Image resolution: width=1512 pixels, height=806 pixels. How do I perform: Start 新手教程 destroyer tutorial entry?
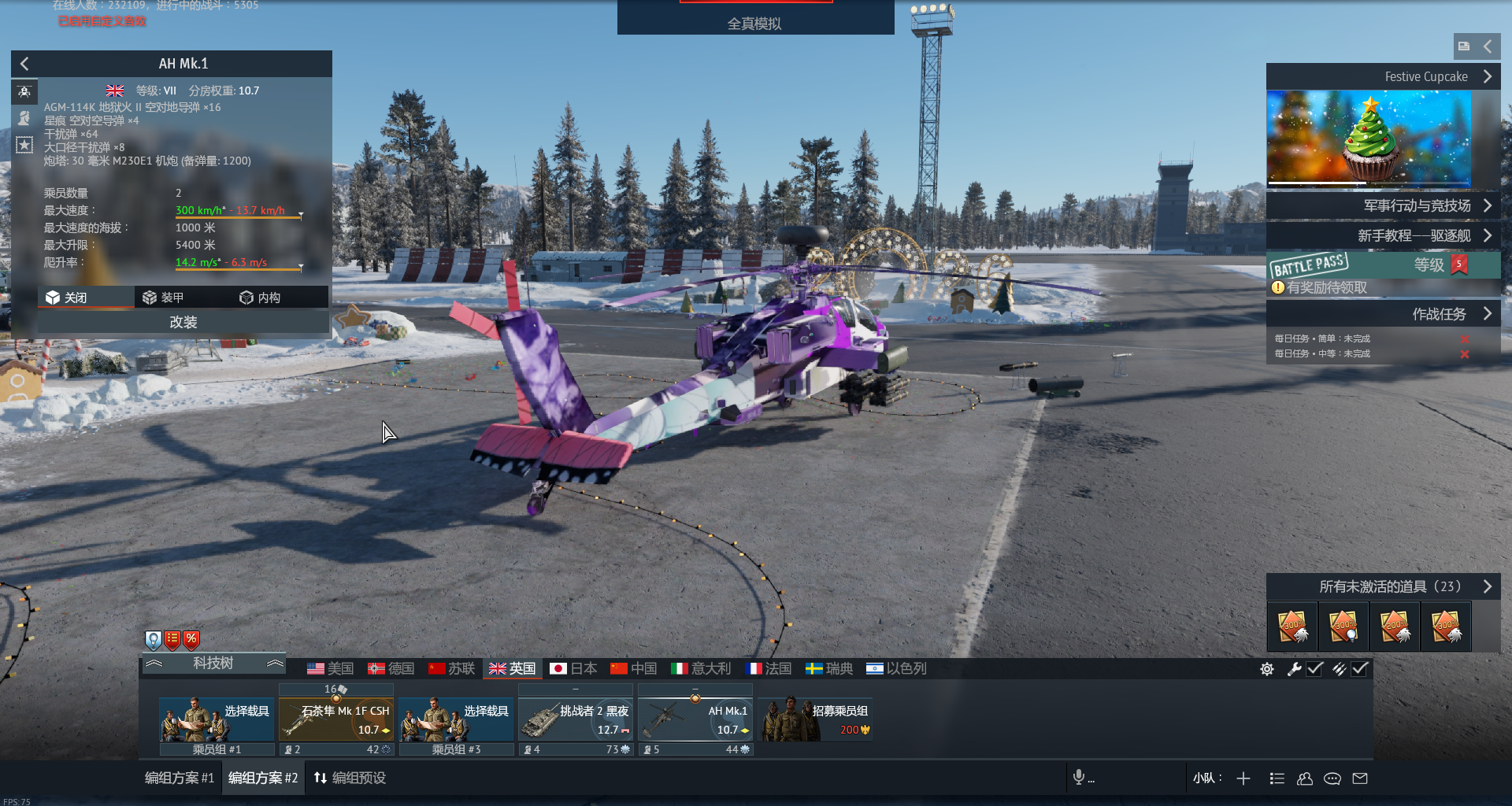click(x=1382, y=235)
